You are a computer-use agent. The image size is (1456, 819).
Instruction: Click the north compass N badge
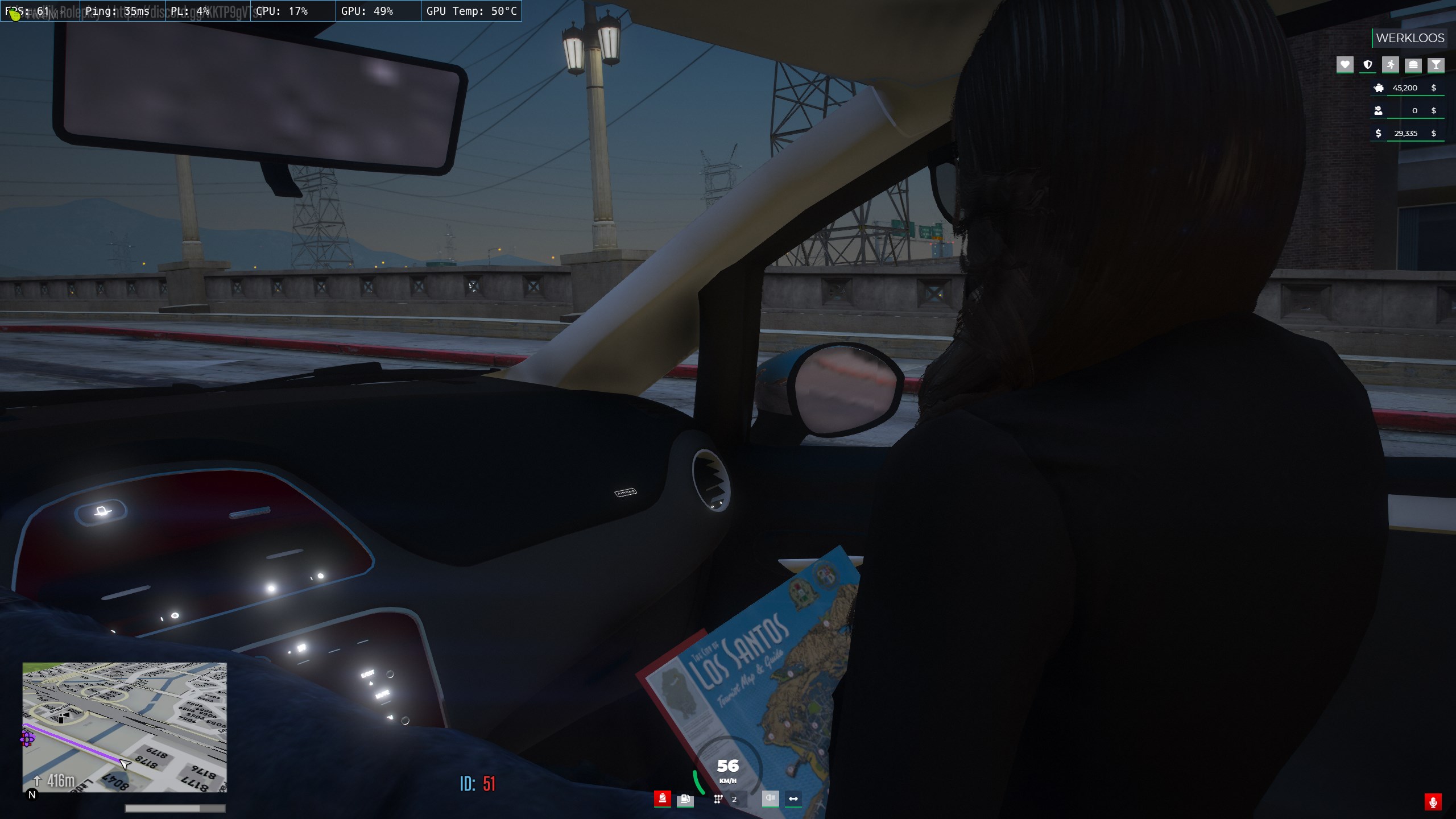(32, 795)
